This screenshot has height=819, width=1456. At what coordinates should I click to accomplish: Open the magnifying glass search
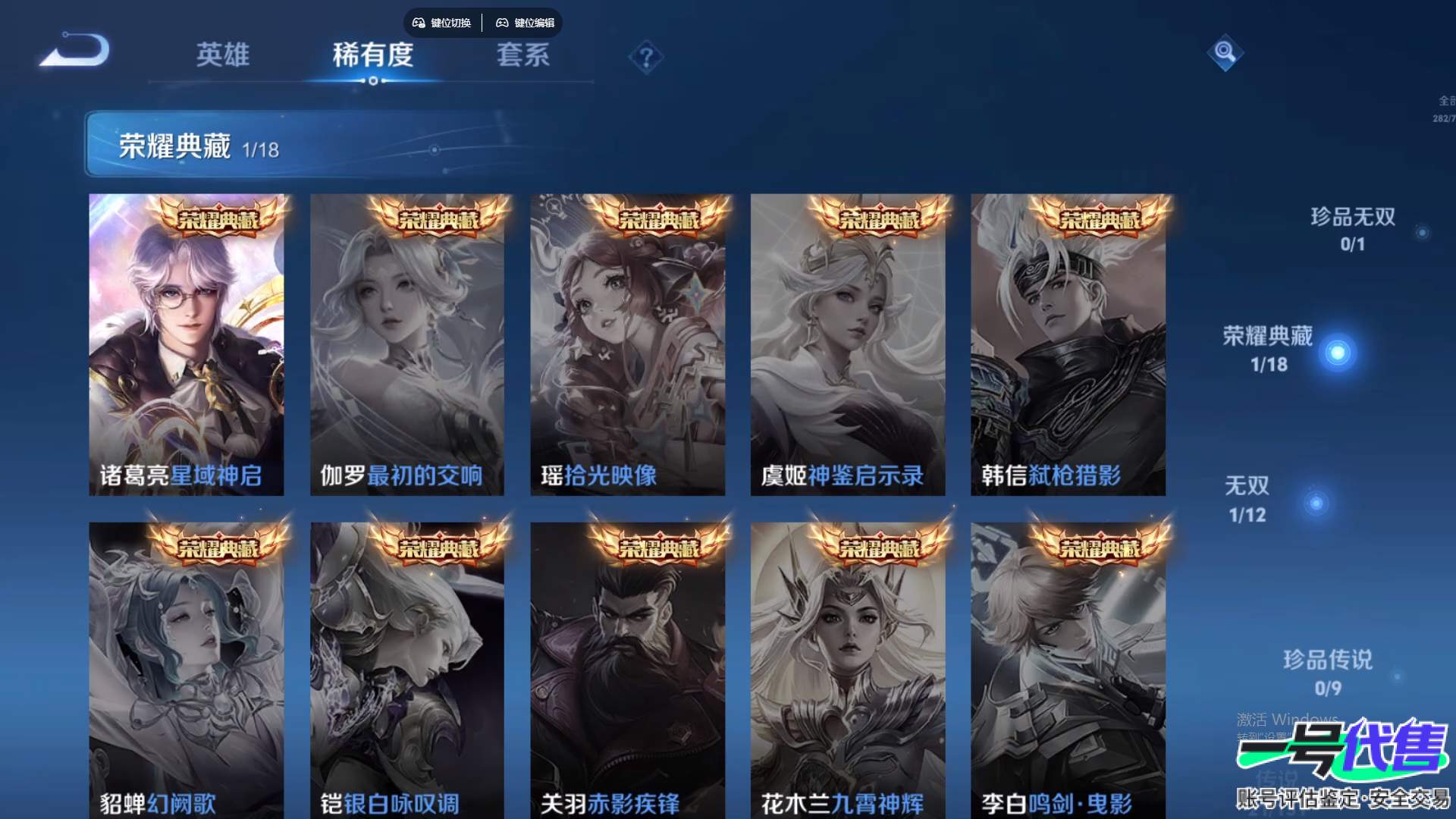coord(1225,52)
